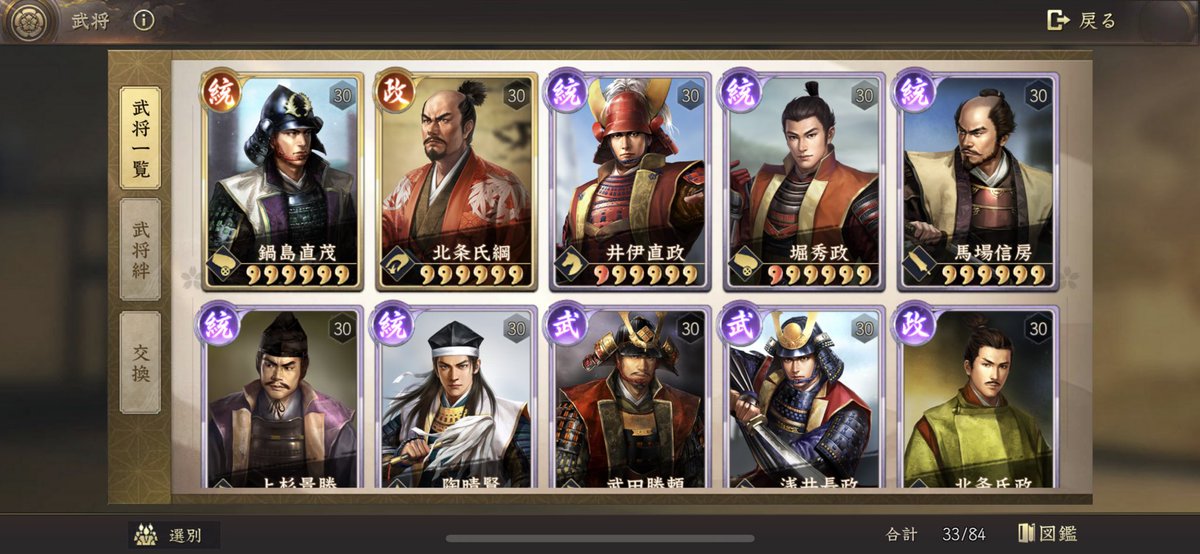Choose the 北条氏綱 officer card
Screen dimensions: 1200x554
[x=456, y=180]
